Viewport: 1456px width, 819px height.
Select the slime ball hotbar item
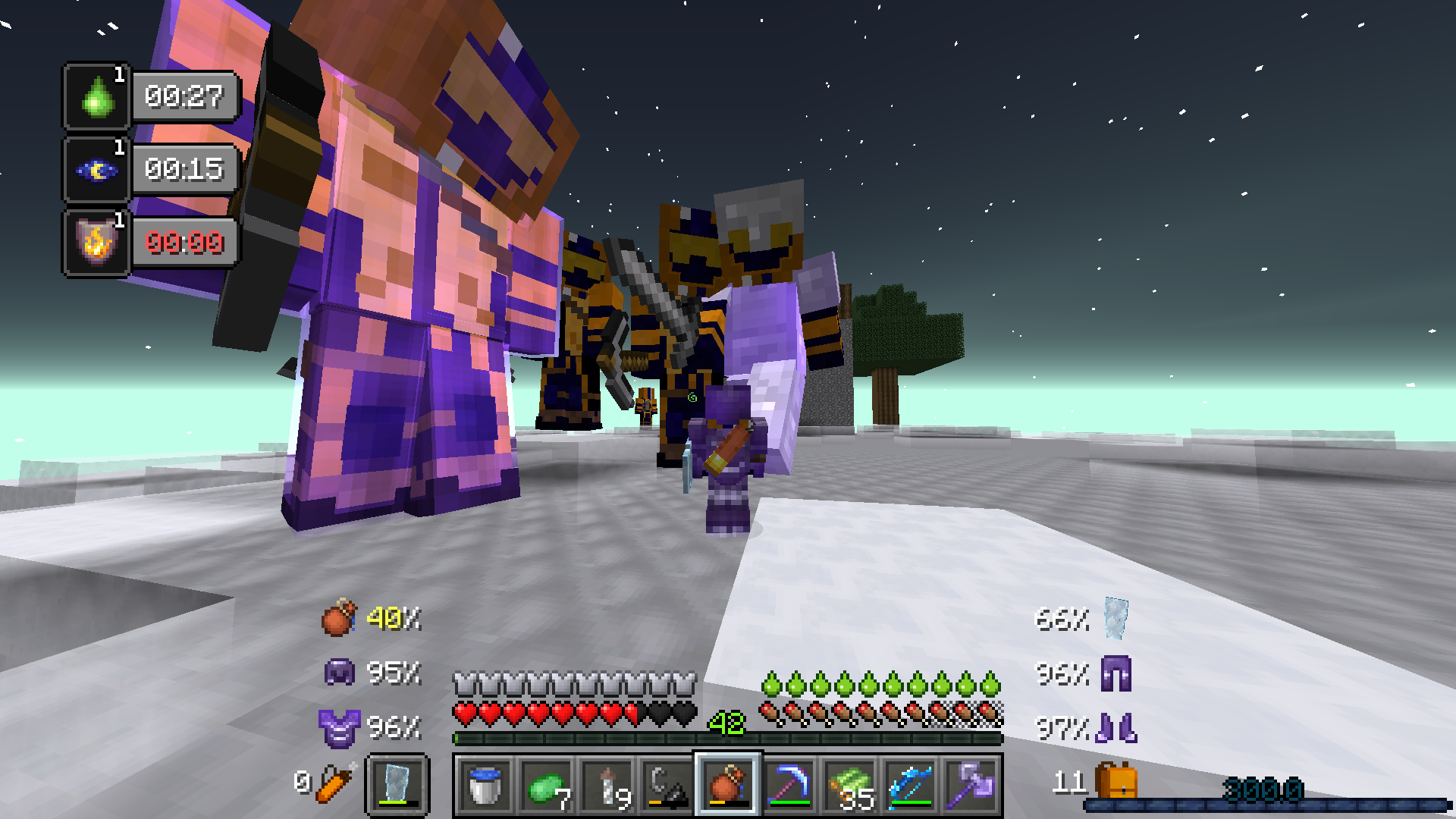point(548,785)
